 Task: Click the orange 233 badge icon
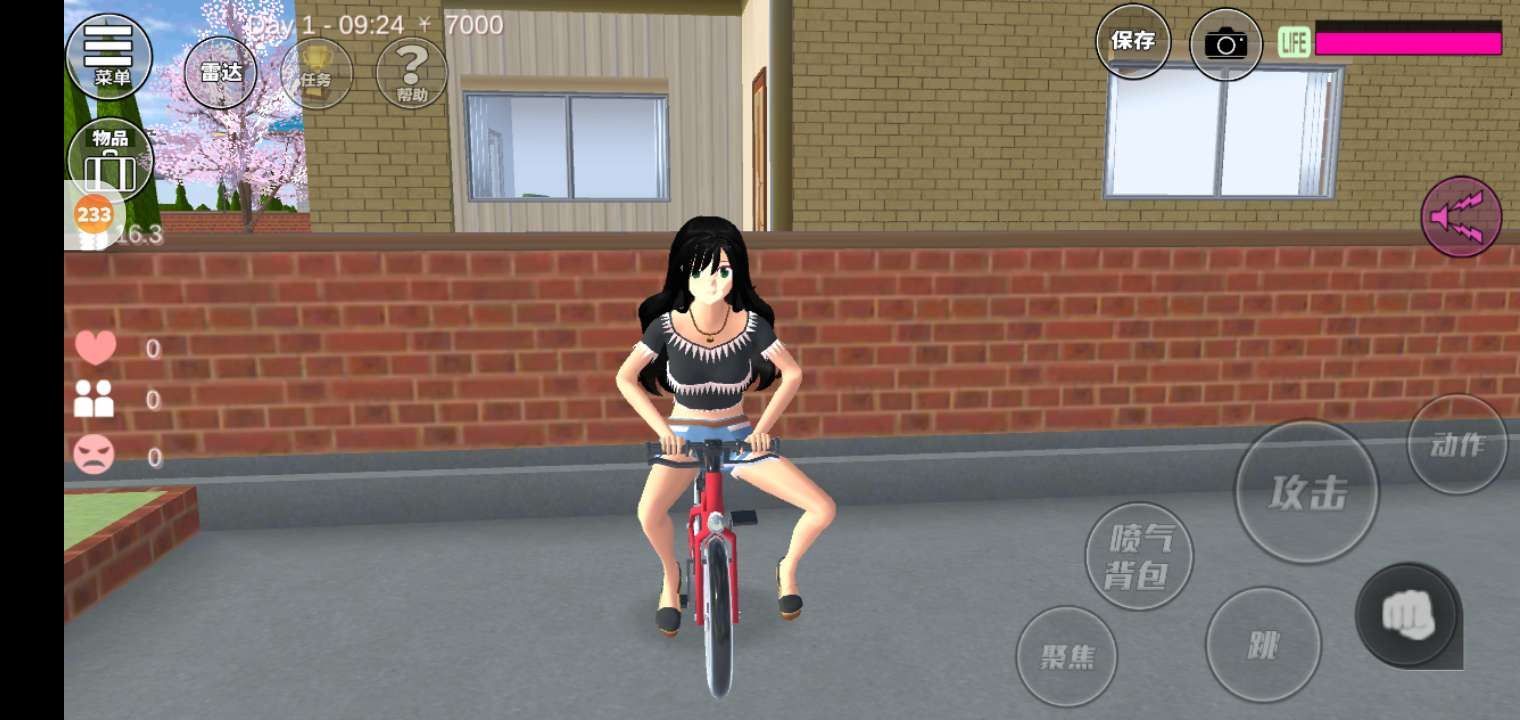(x=94, y=214)
